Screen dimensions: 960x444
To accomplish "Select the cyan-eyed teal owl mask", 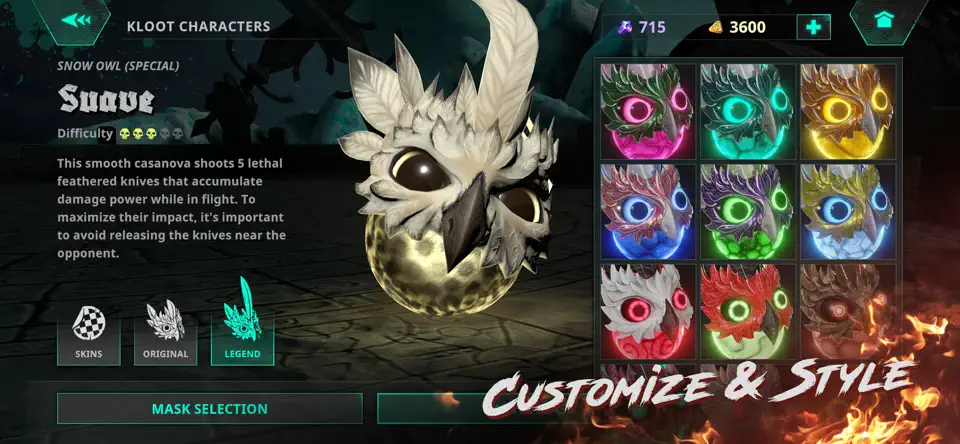I will point(746,110).
